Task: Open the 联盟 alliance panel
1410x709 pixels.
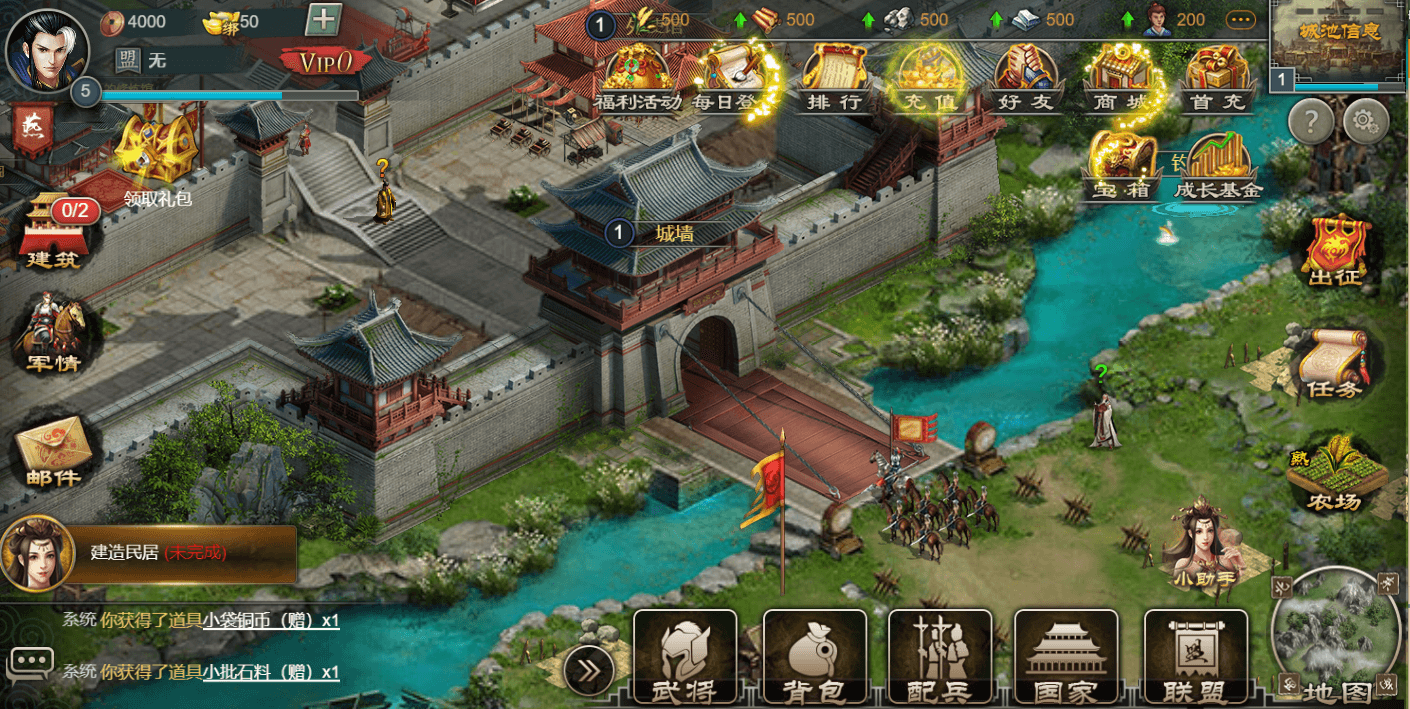Action: tap(1195, 655)
